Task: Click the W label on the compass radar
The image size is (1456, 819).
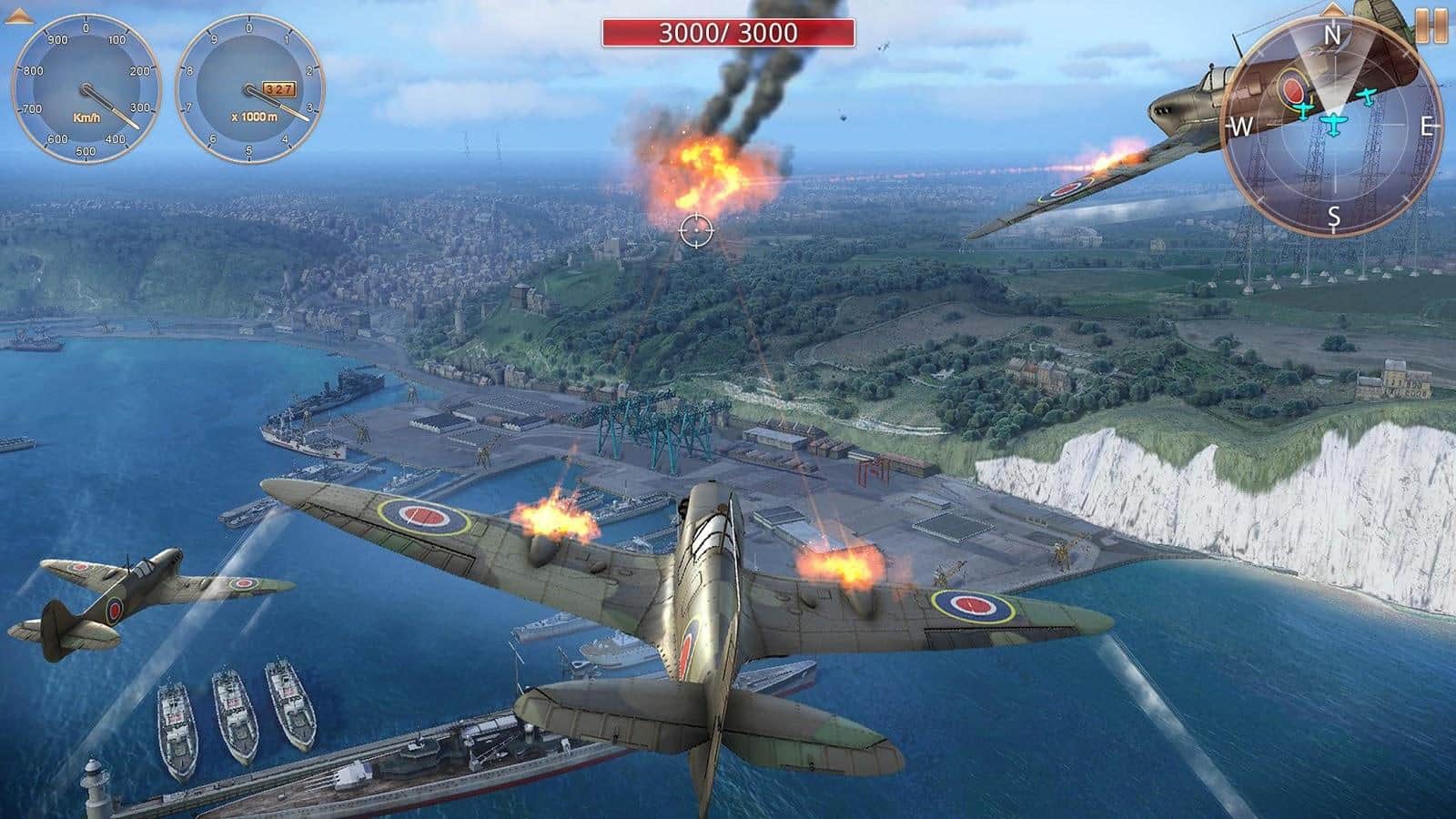Action: (1240, 126)
